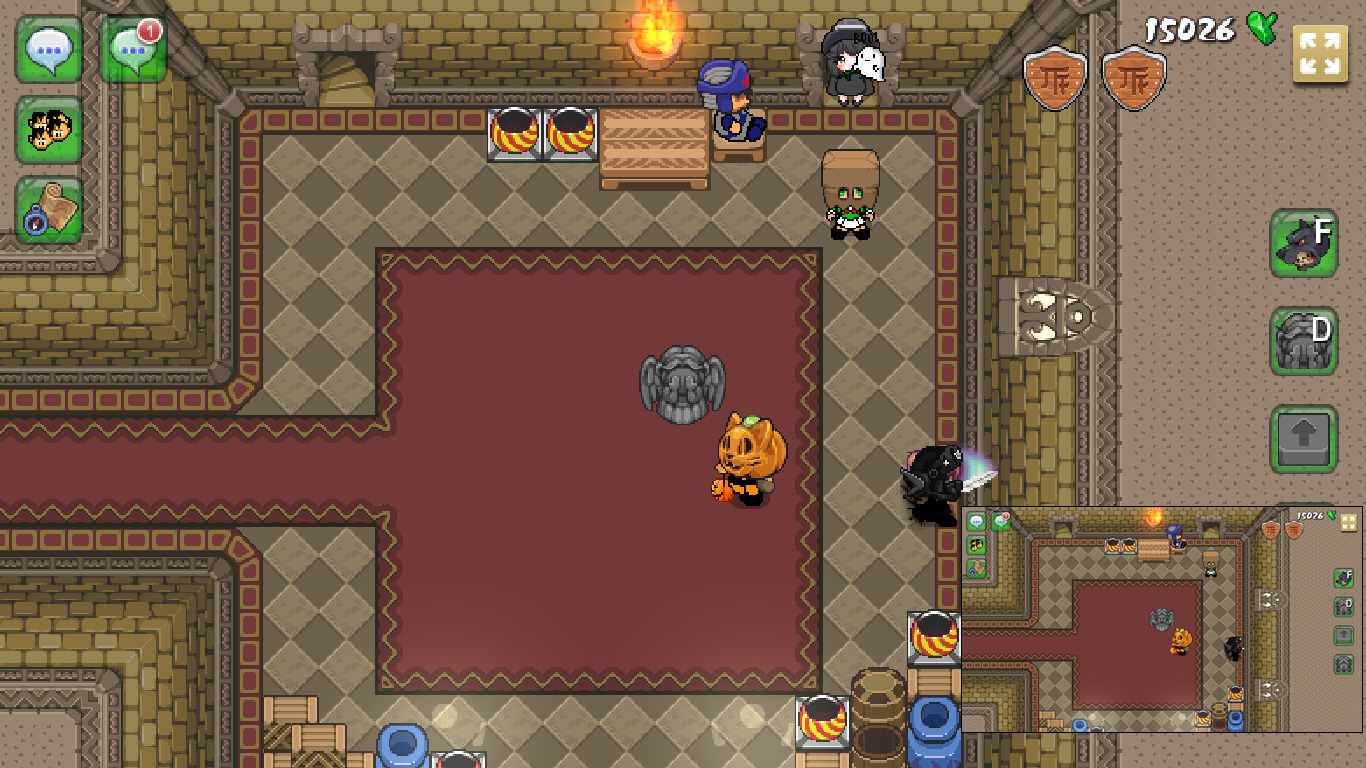The height and width of the screenshot is (768, 1366).
Task: Click the miniature screen preview thumbnail
Action: point(1162,618)
